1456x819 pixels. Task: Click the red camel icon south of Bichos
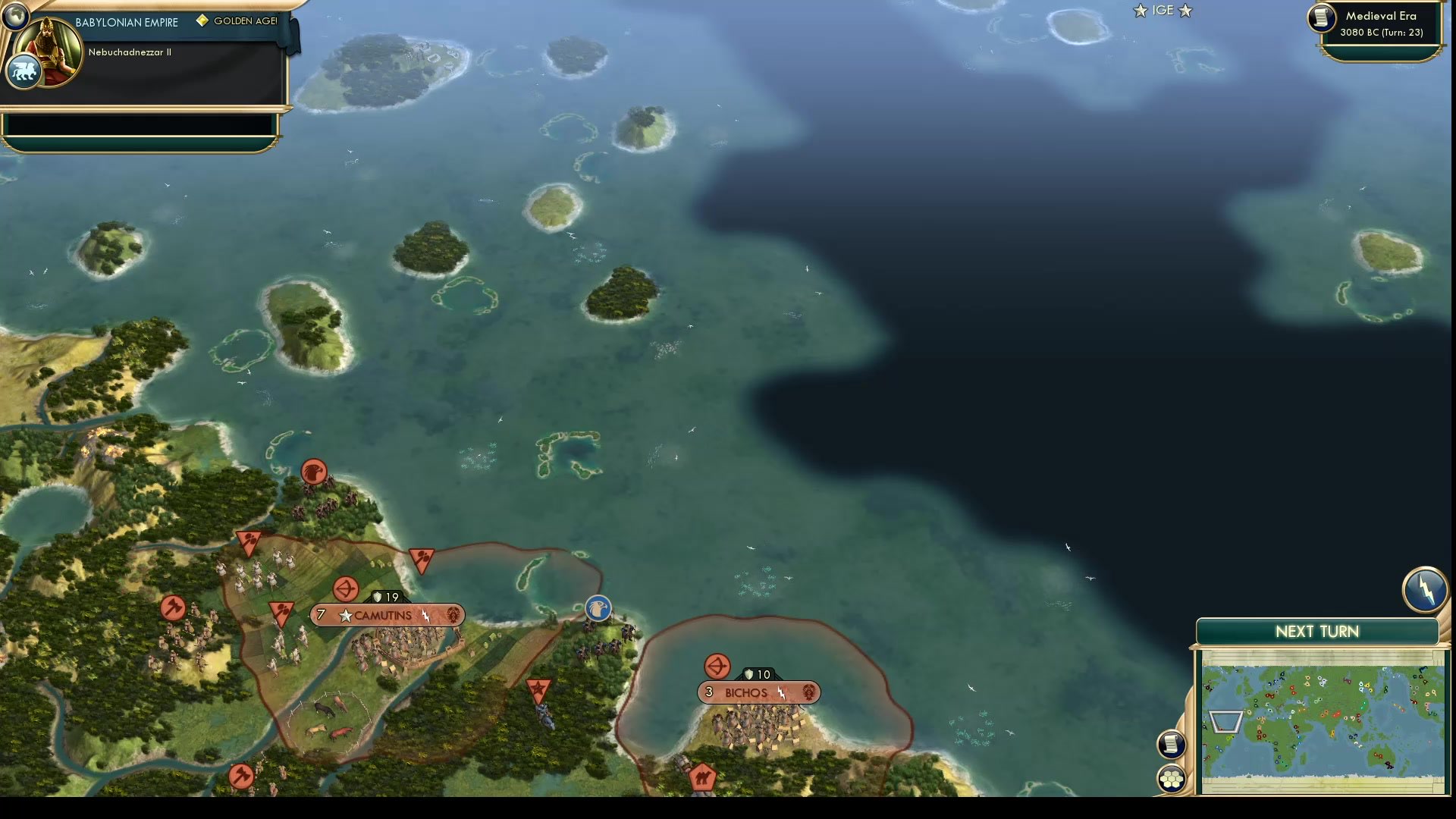click(701, 775)
